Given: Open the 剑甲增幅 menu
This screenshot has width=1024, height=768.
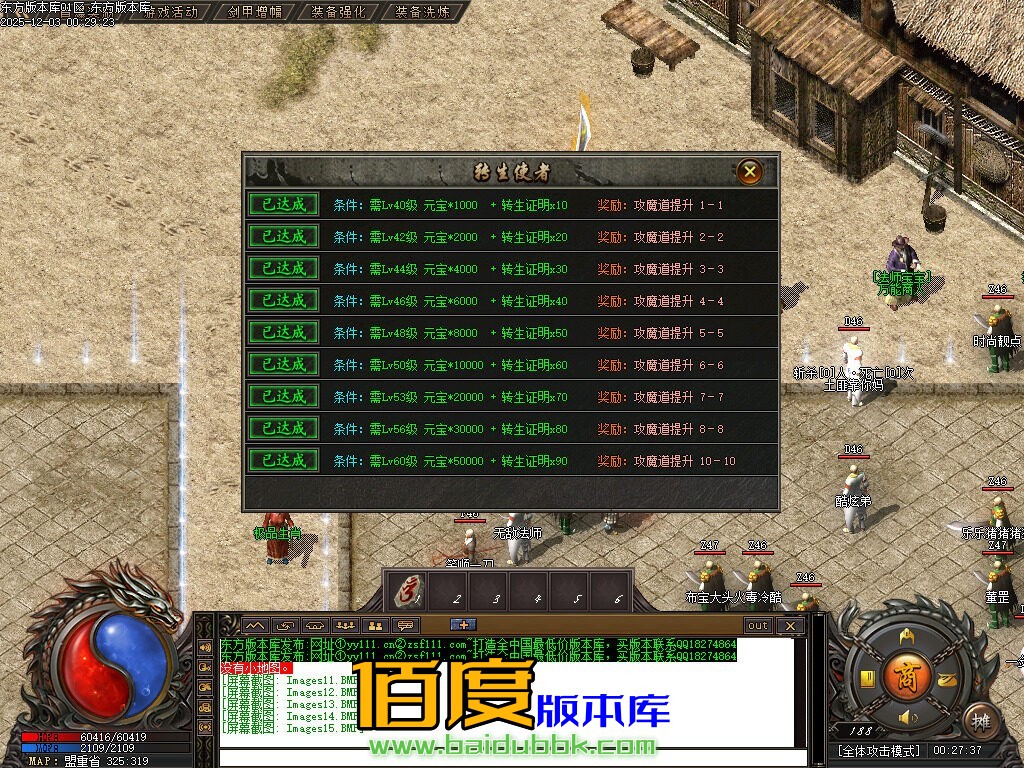Looking at the screenshot, I should pos(254,12).
